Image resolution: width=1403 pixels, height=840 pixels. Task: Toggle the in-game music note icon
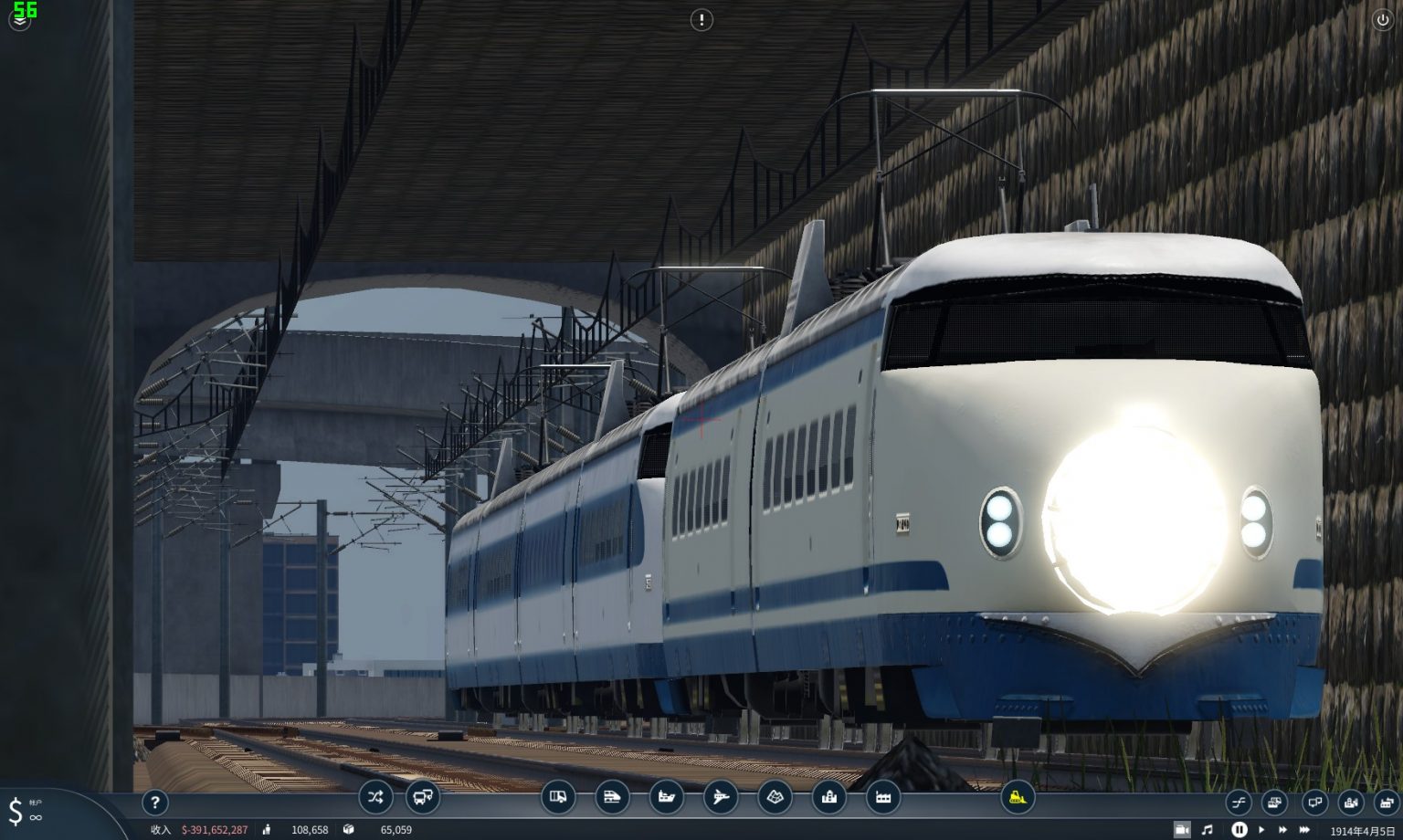click(1209, 829)
